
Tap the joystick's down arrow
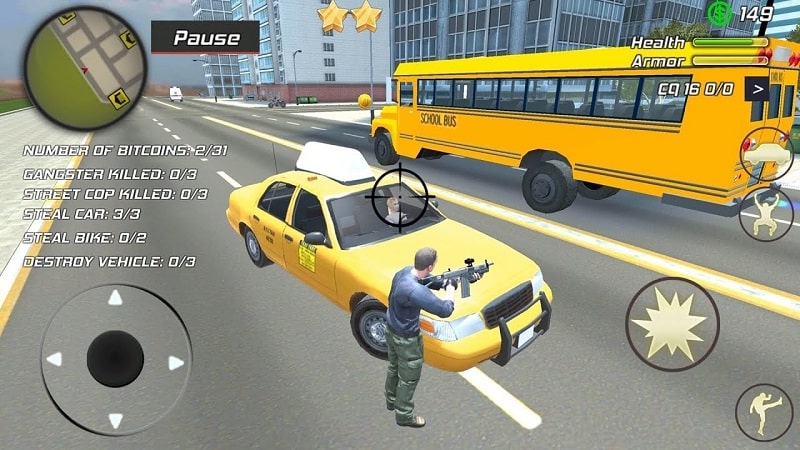[x=115, y=420]
